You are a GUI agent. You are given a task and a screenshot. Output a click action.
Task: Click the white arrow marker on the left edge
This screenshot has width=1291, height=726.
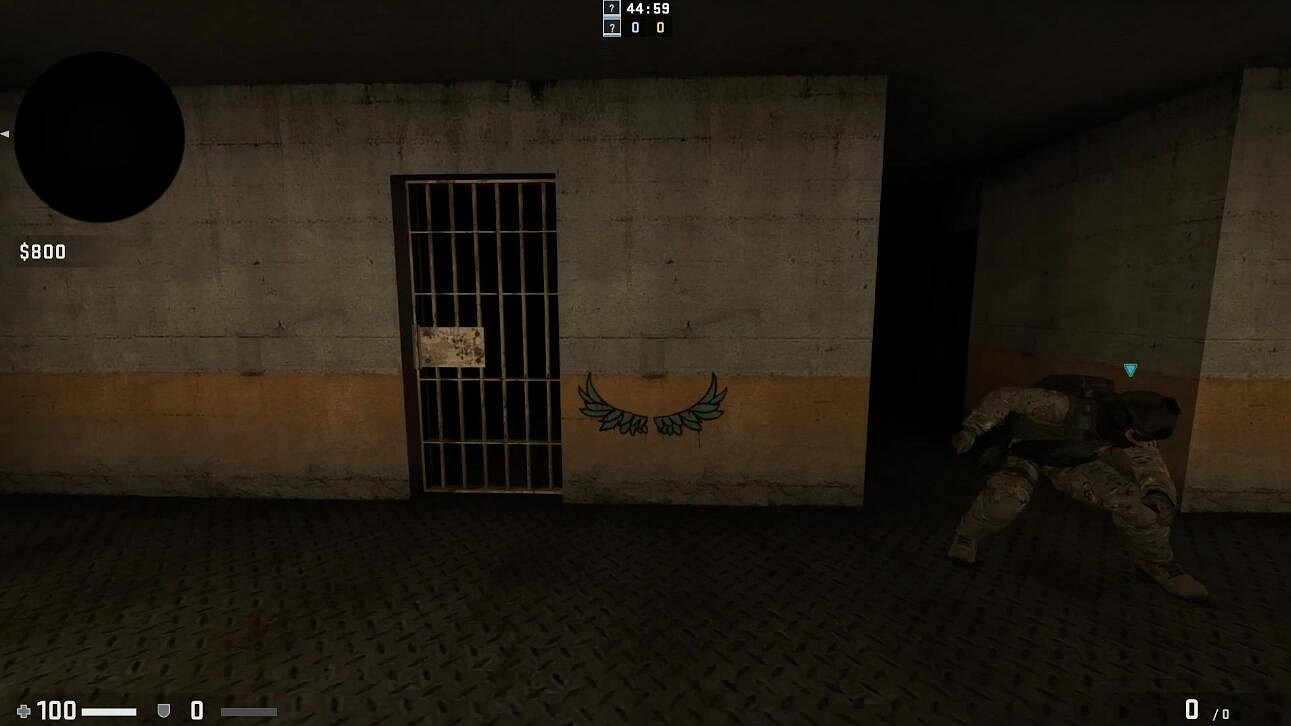click(4, 131)
